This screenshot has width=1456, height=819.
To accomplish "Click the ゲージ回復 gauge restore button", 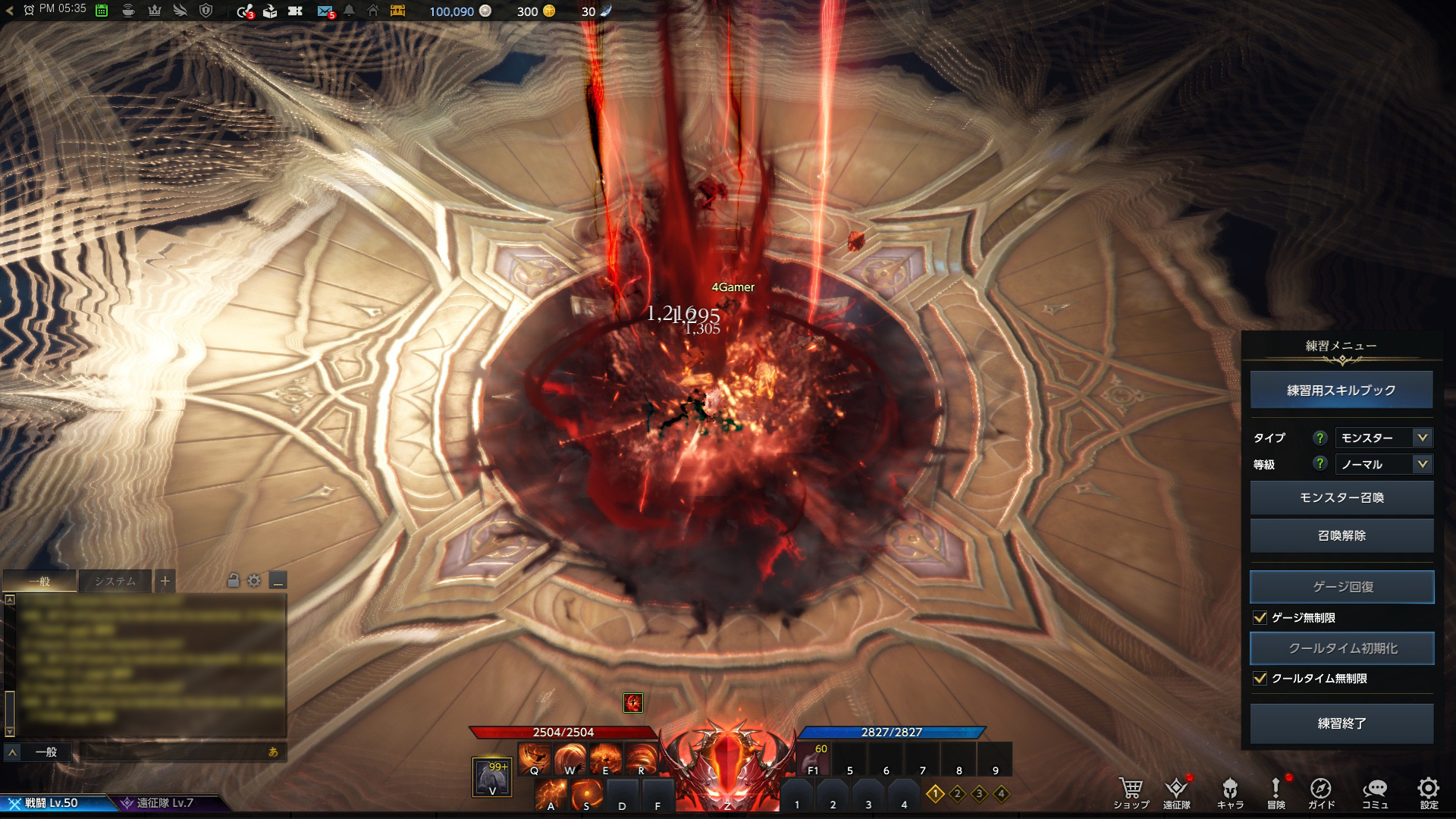I will pos(1341,587).
